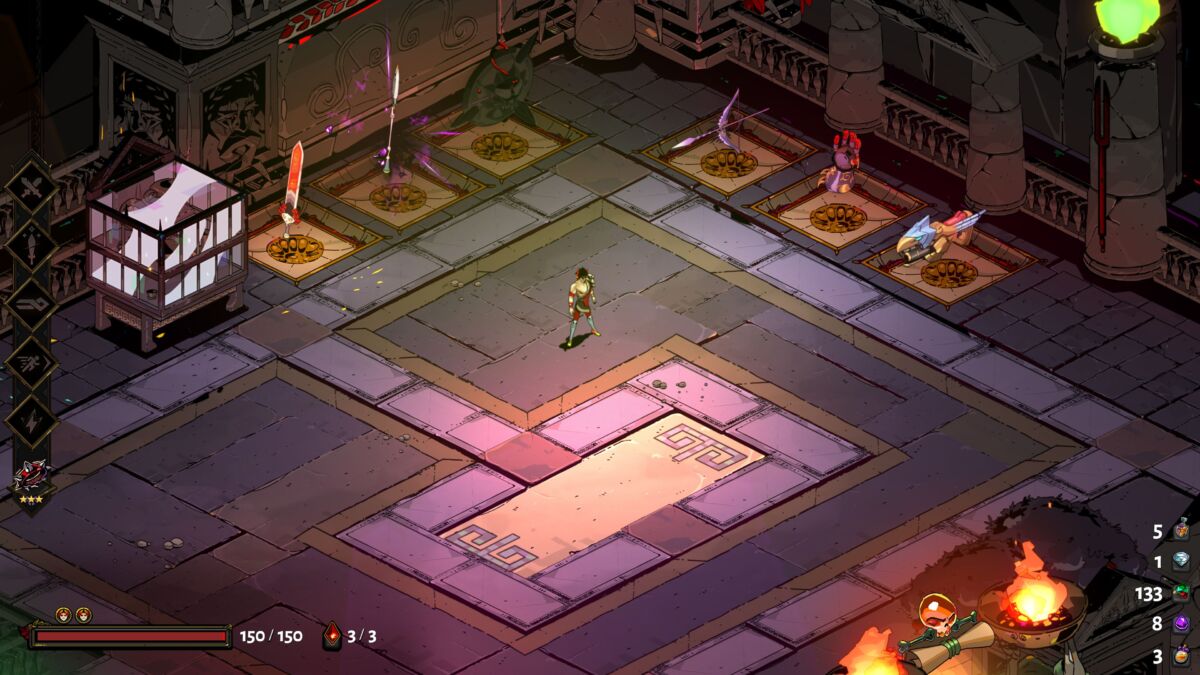Click the bottle icon beside the 5 count

[x=1182, y=530]
